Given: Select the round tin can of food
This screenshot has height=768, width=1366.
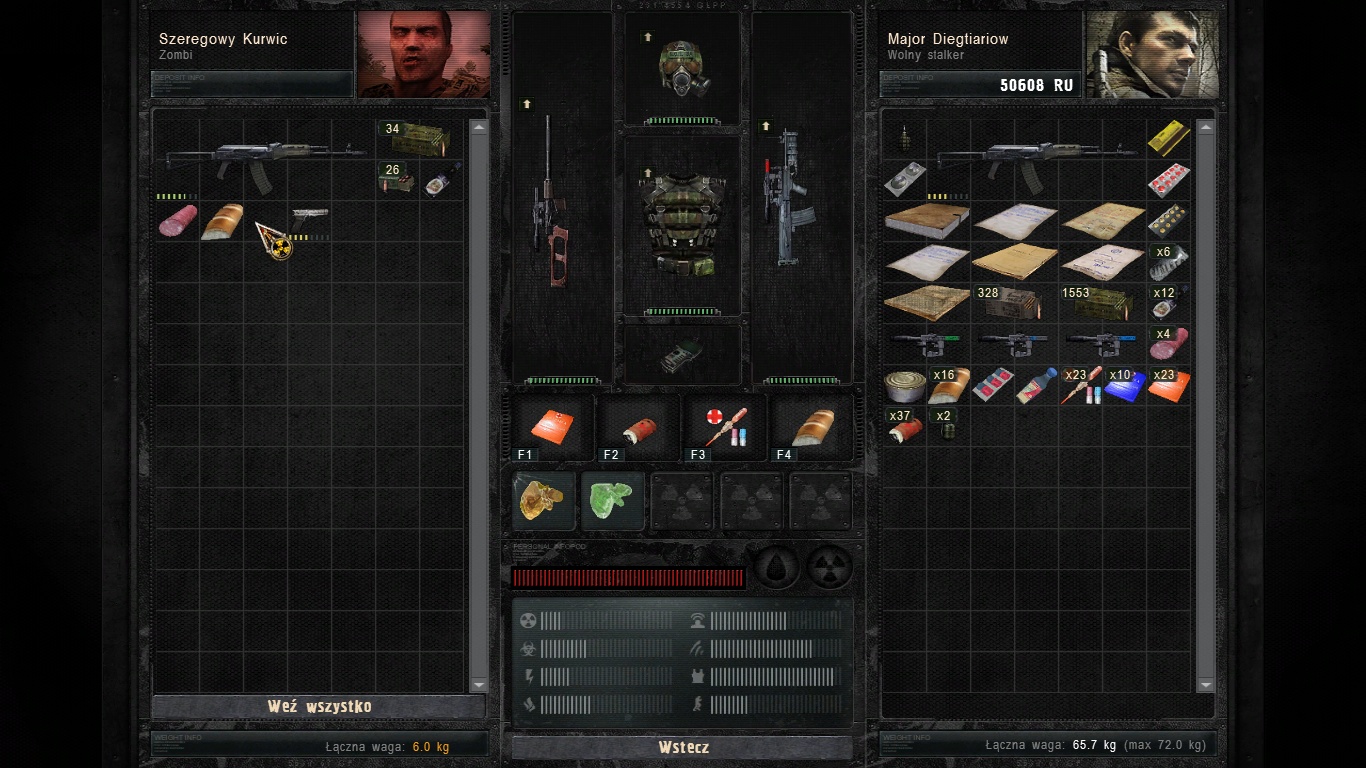Looking at the screenshot, I should click(x=904, y=386).
